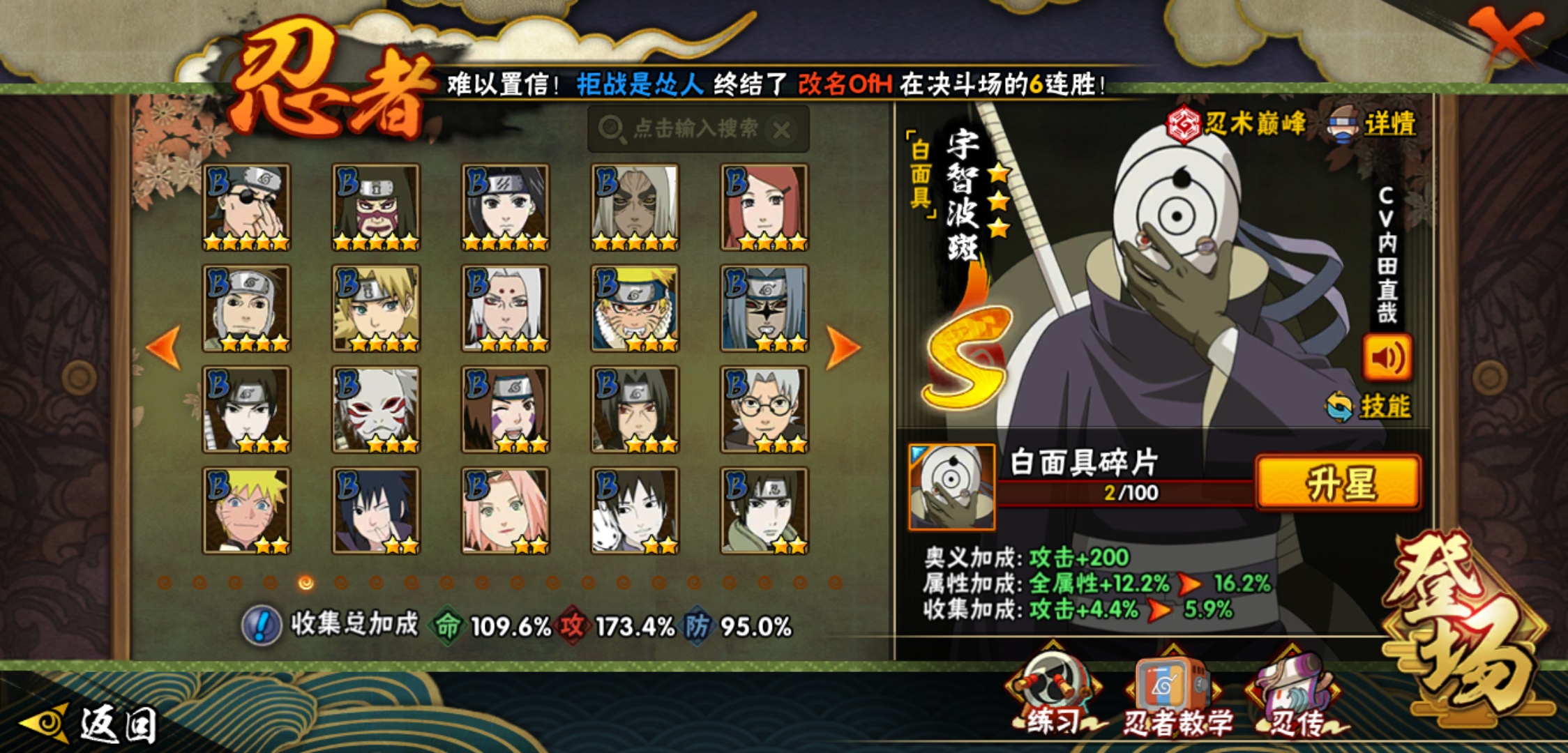Open 详情 details link
The height and width of the screenshot is (753, 1568).
click(x=1373, y=125)
